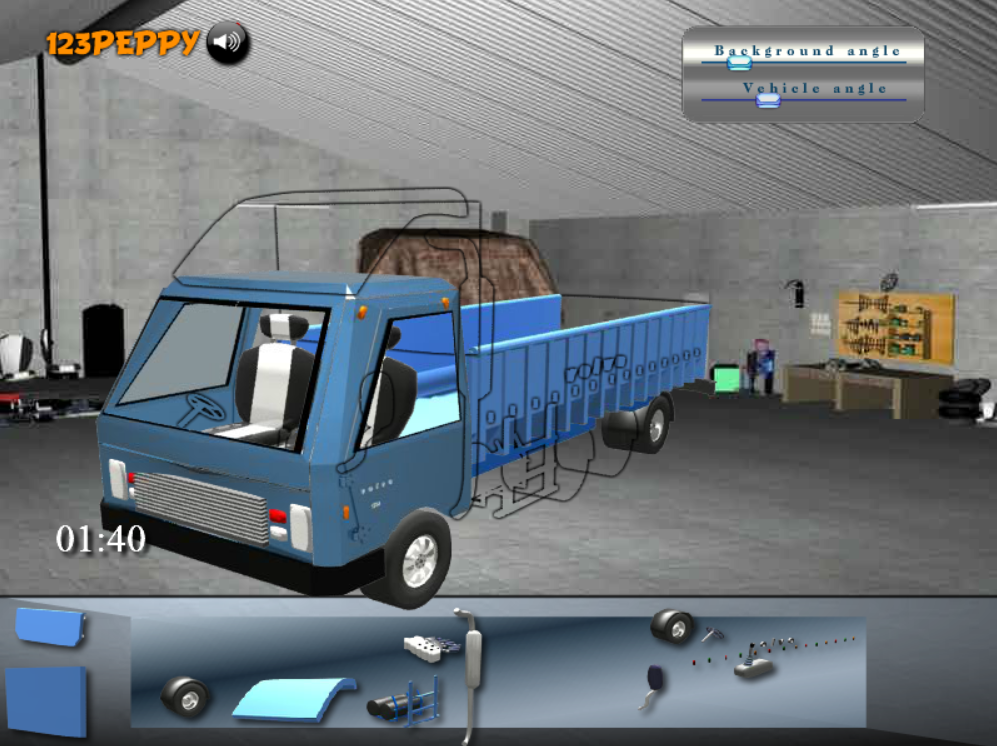The image size is (997, 746).
Task: Pick the small blue panel part
Action: [x=48, y=626]
